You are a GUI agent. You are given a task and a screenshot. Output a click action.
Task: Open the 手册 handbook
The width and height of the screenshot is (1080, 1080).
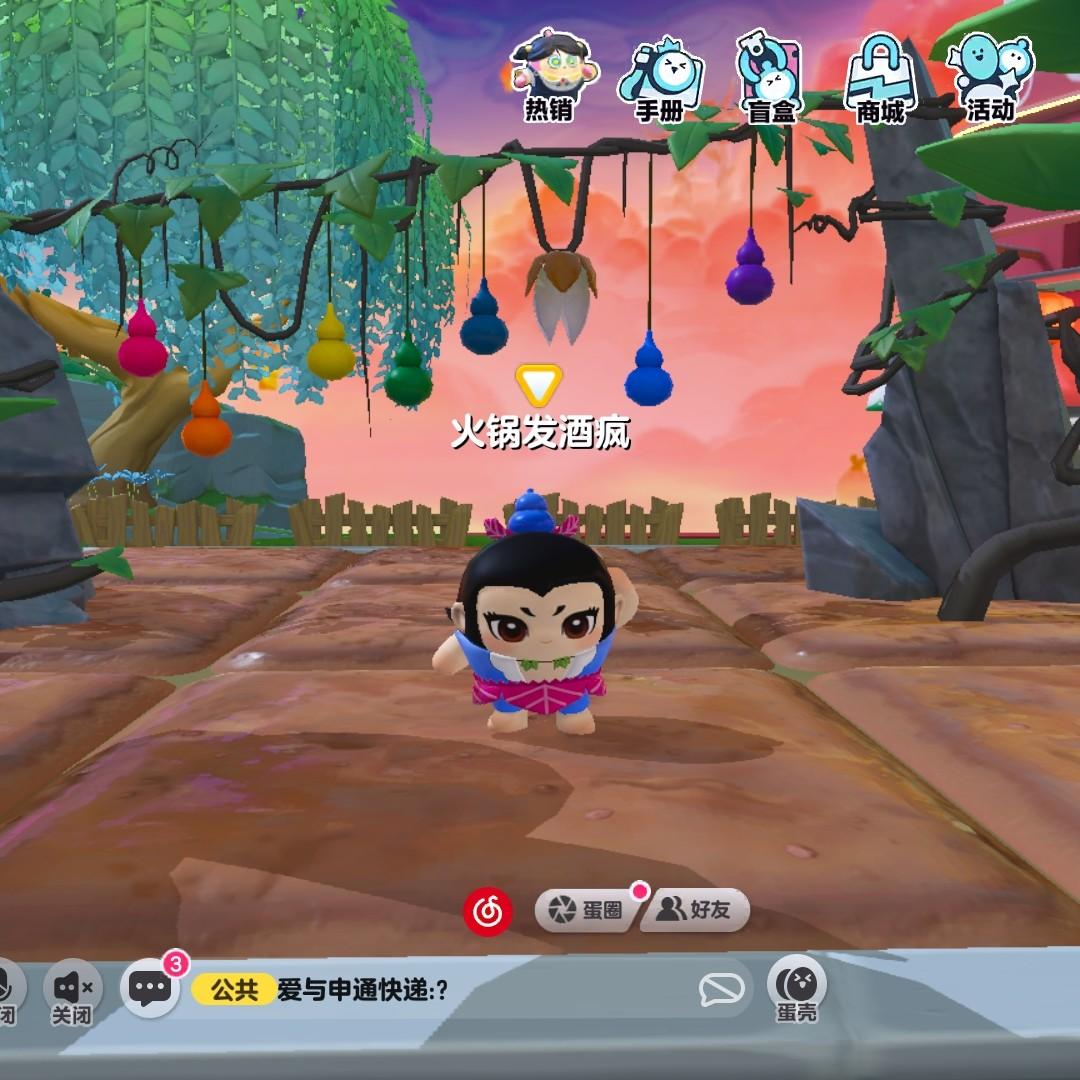660,78
